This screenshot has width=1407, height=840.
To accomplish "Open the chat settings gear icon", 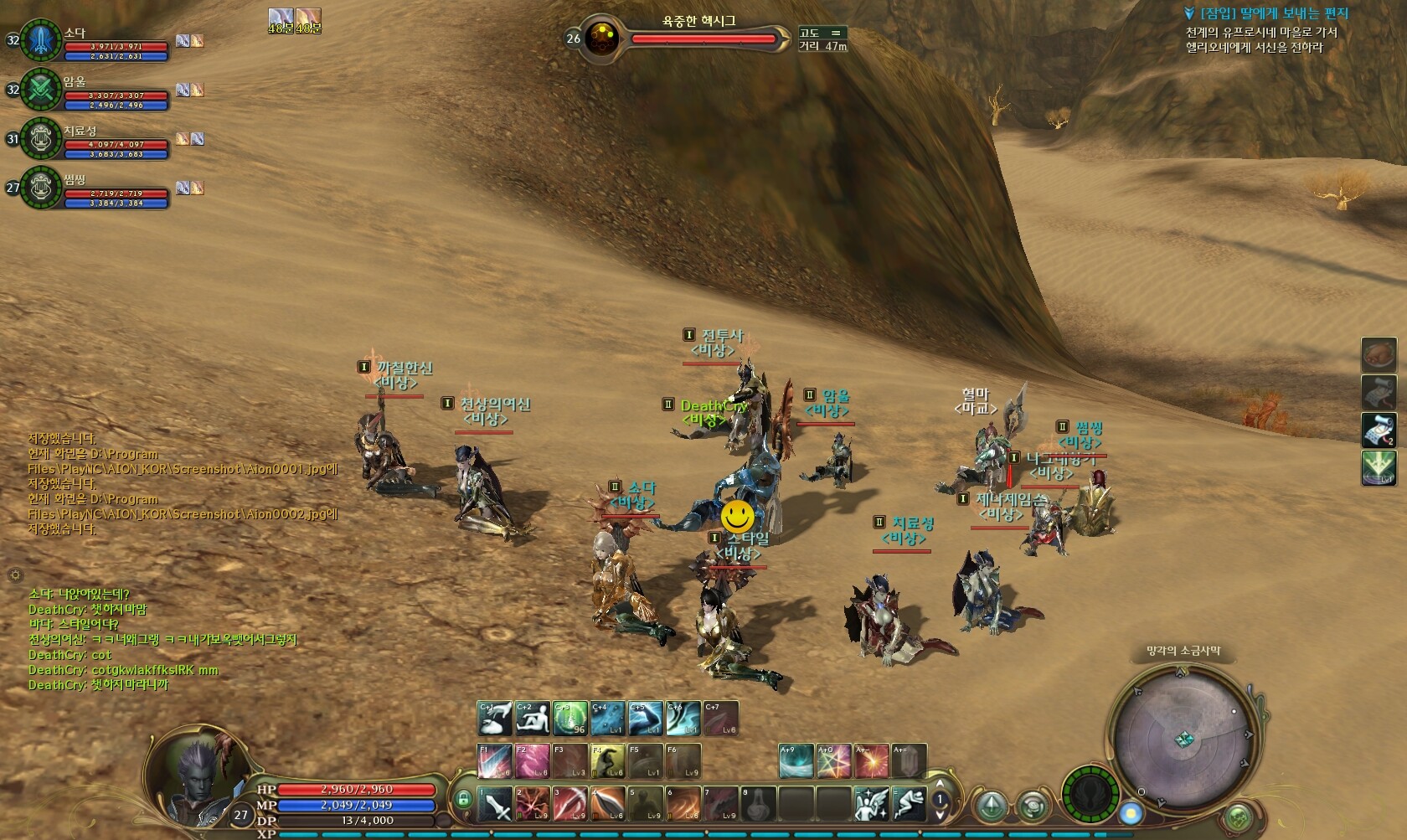I will point(14,575).
